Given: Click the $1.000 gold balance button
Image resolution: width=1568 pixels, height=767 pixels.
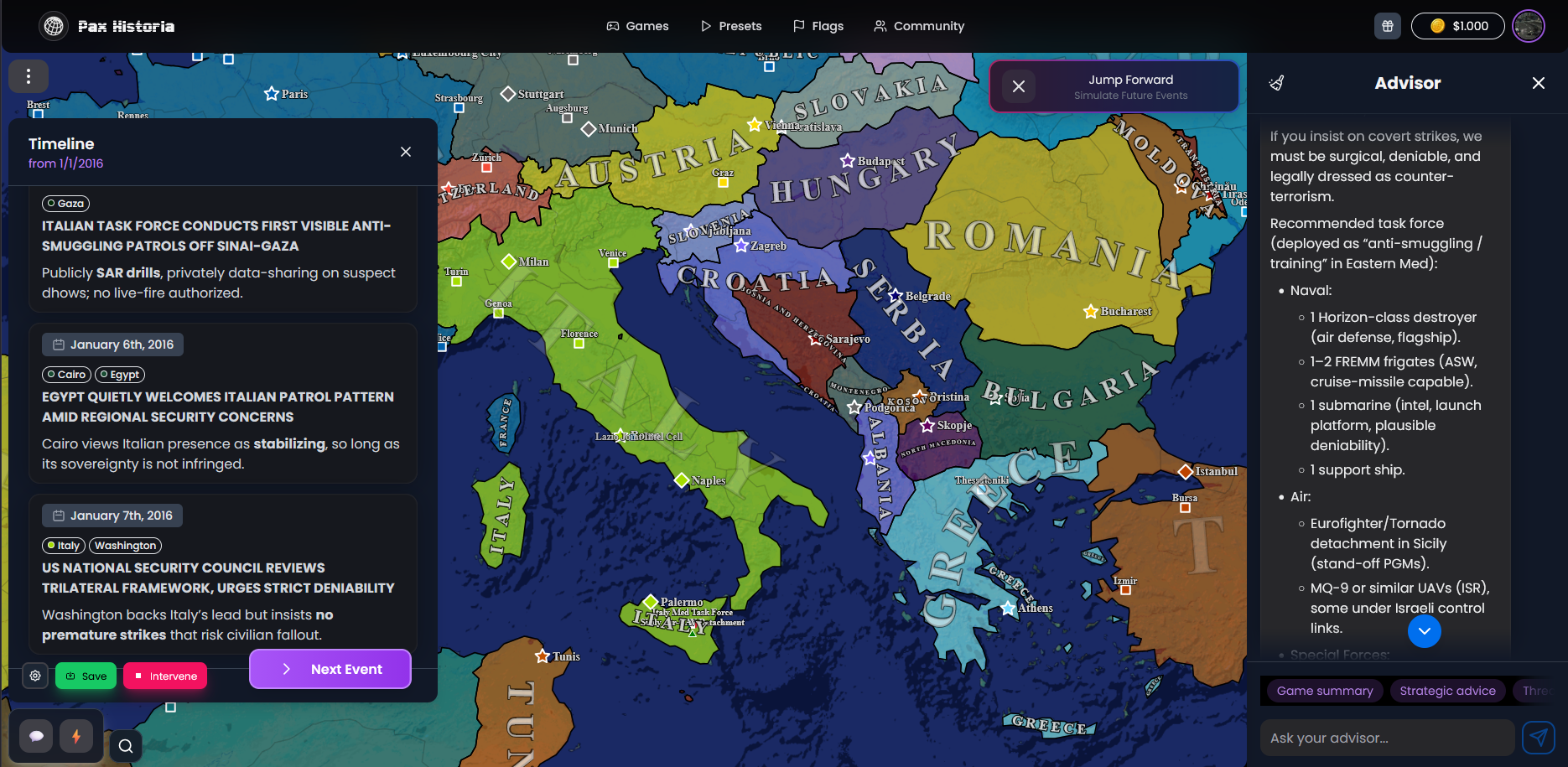Looking at the screenshot, I should point(1458,26).
